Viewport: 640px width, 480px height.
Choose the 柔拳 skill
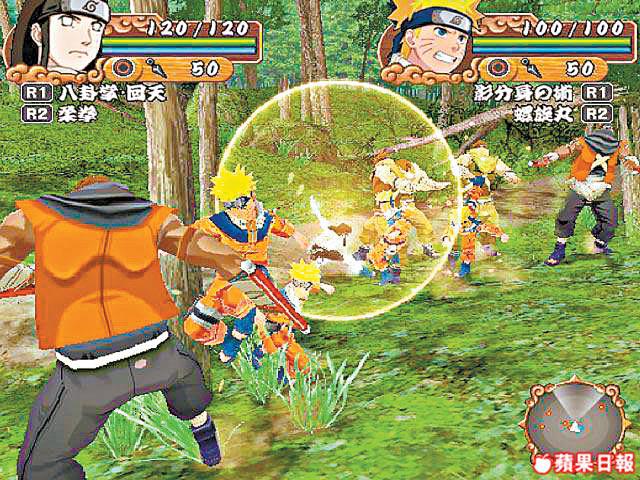[x=63, y=112]
